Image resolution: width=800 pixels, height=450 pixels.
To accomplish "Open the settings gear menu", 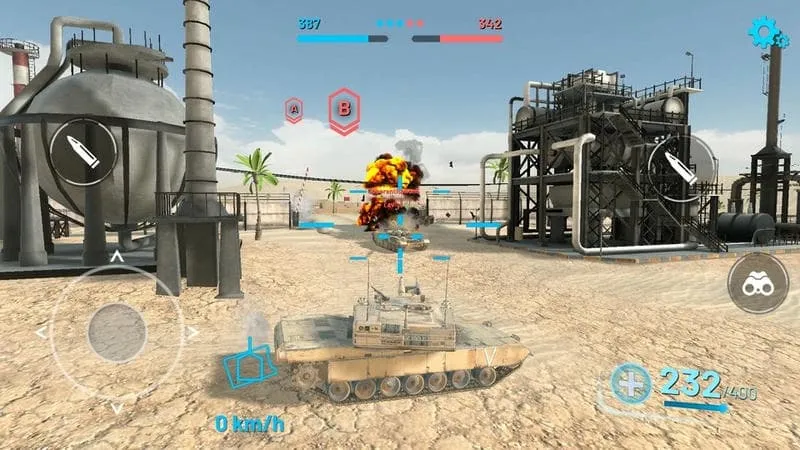I will click(767, 34).
